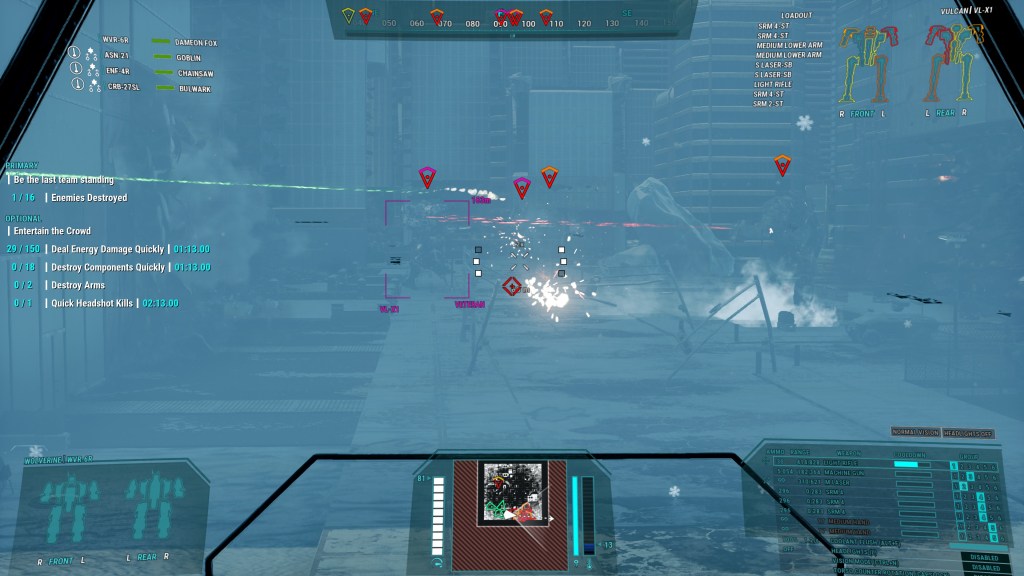This screenshot has height=576, width=1024.
Task: Select the Deal Energy Damage Quickly objective
Action: [x=108, y=249]
